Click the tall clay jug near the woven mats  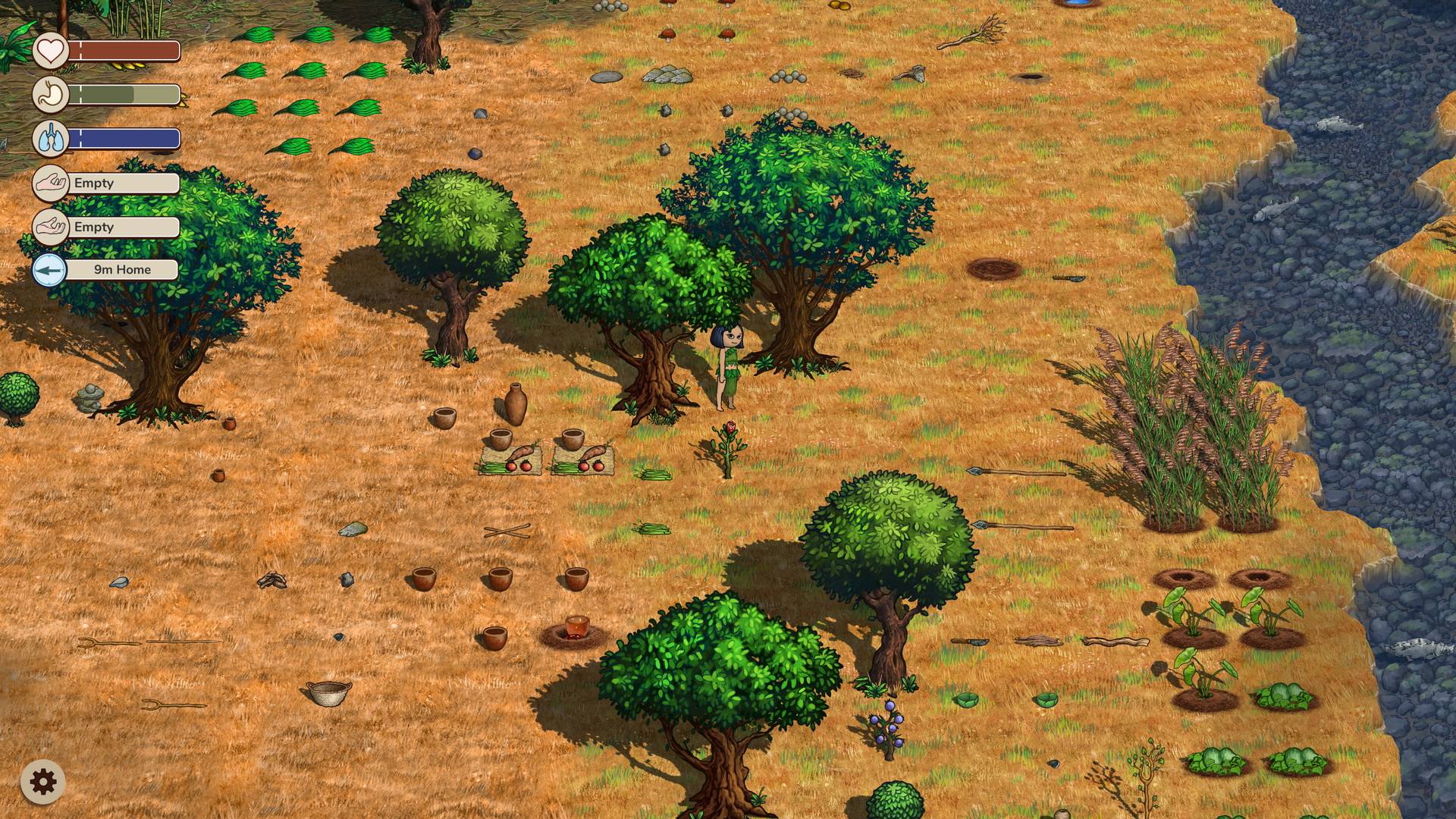[x=516, y=402]
